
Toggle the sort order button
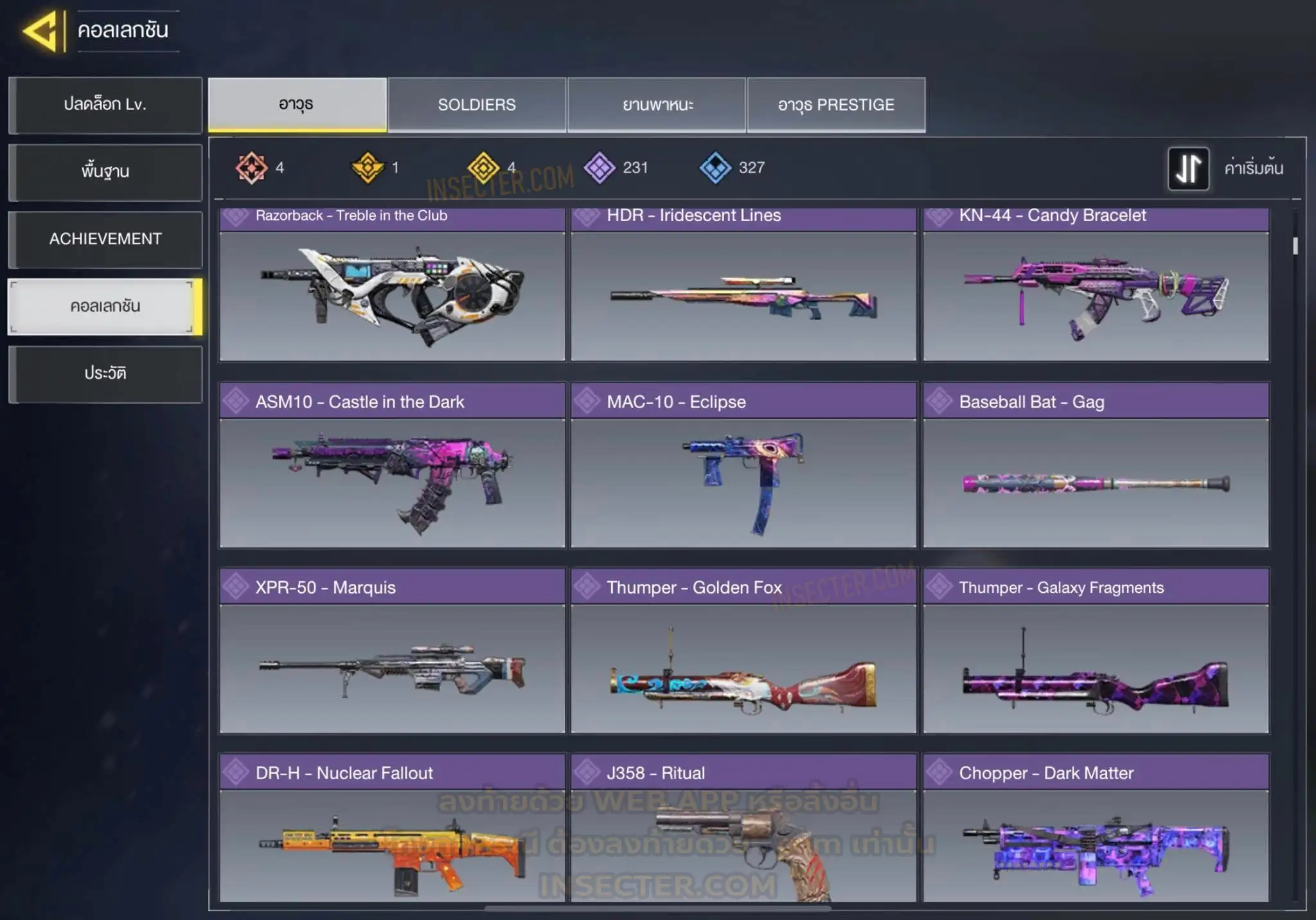1188,168
